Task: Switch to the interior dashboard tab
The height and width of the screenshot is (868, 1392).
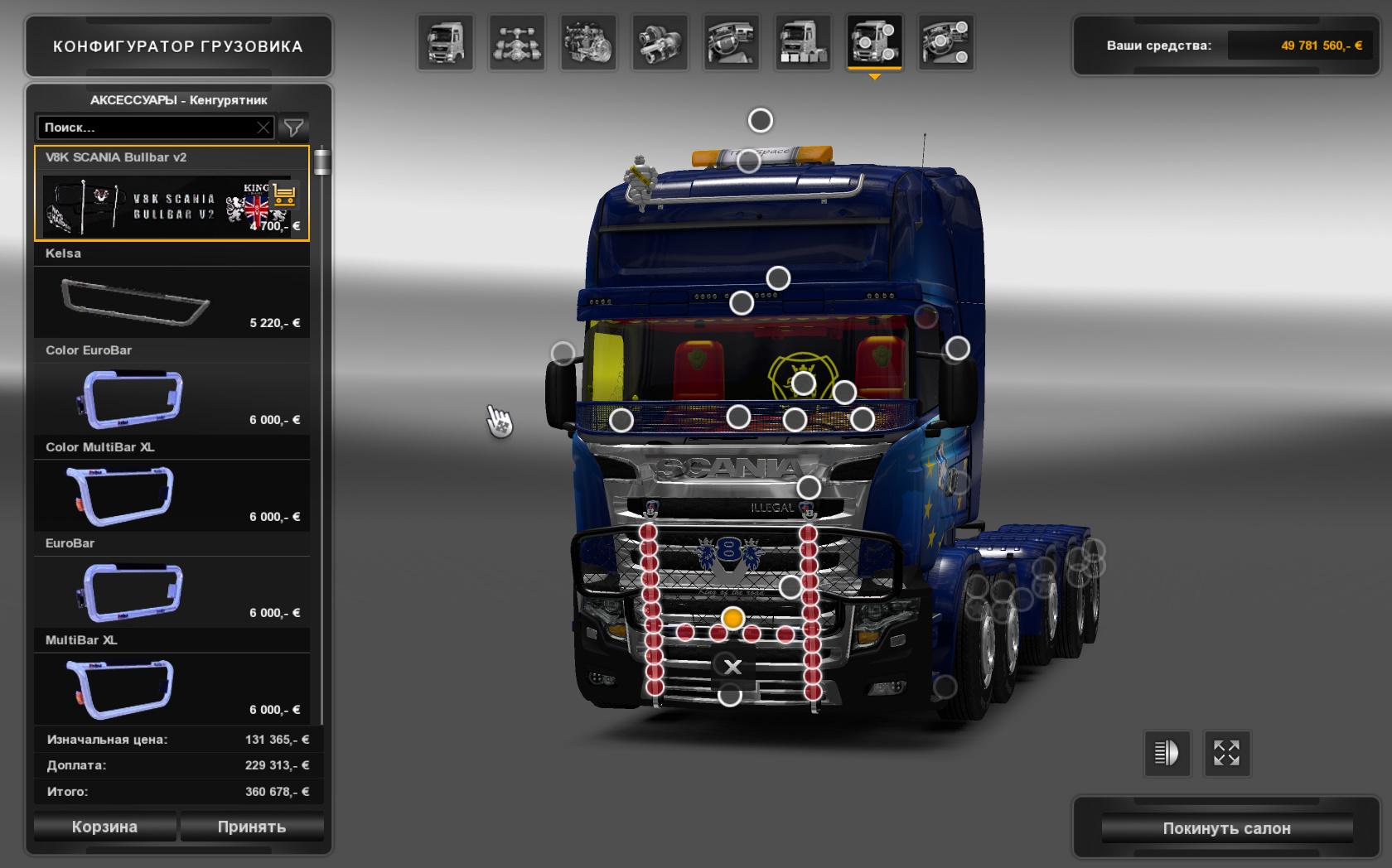Action: (x=732, y=42)
